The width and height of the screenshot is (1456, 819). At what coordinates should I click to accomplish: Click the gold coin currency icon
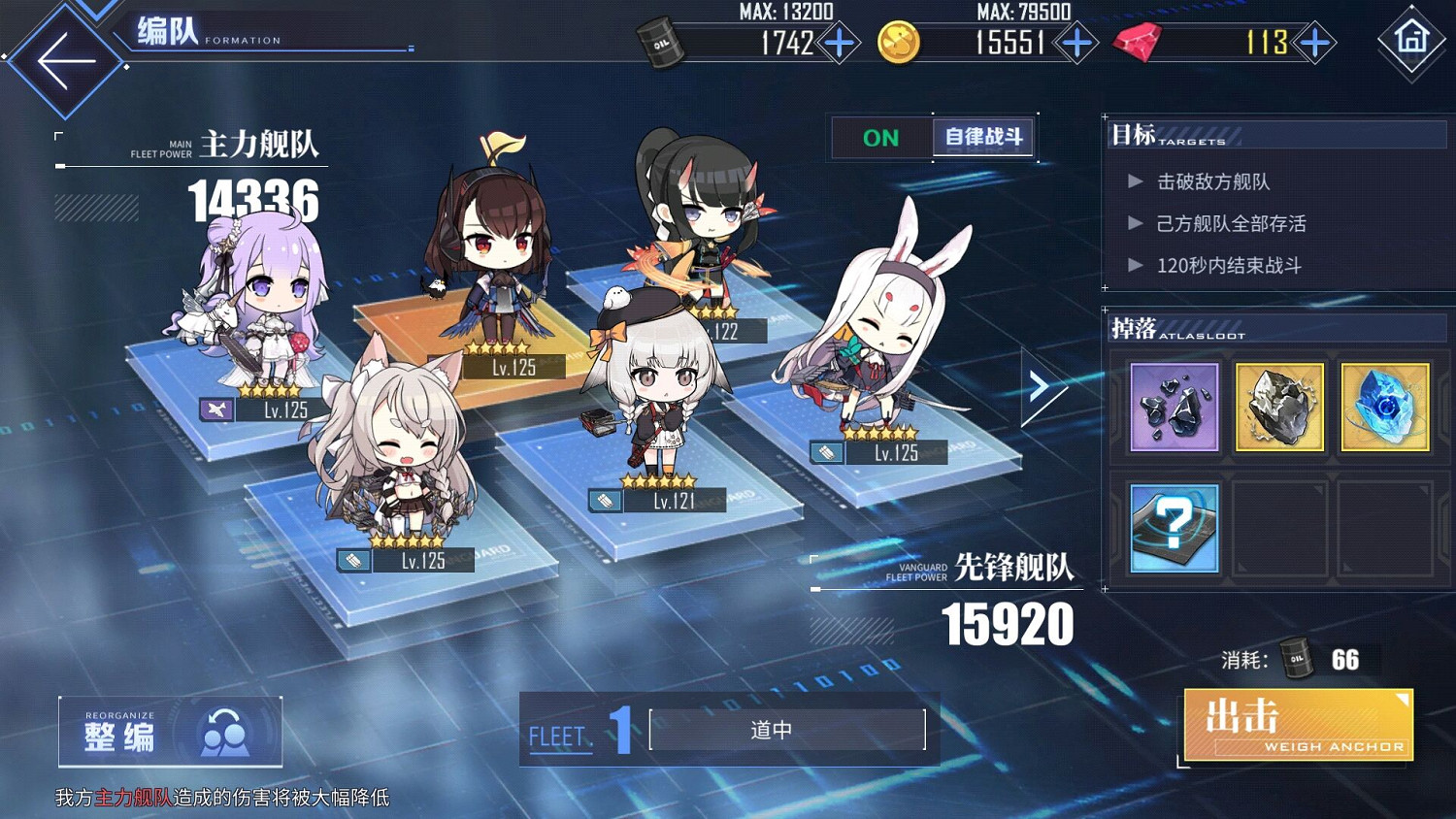pyautogui.click(x=898, y=44)
